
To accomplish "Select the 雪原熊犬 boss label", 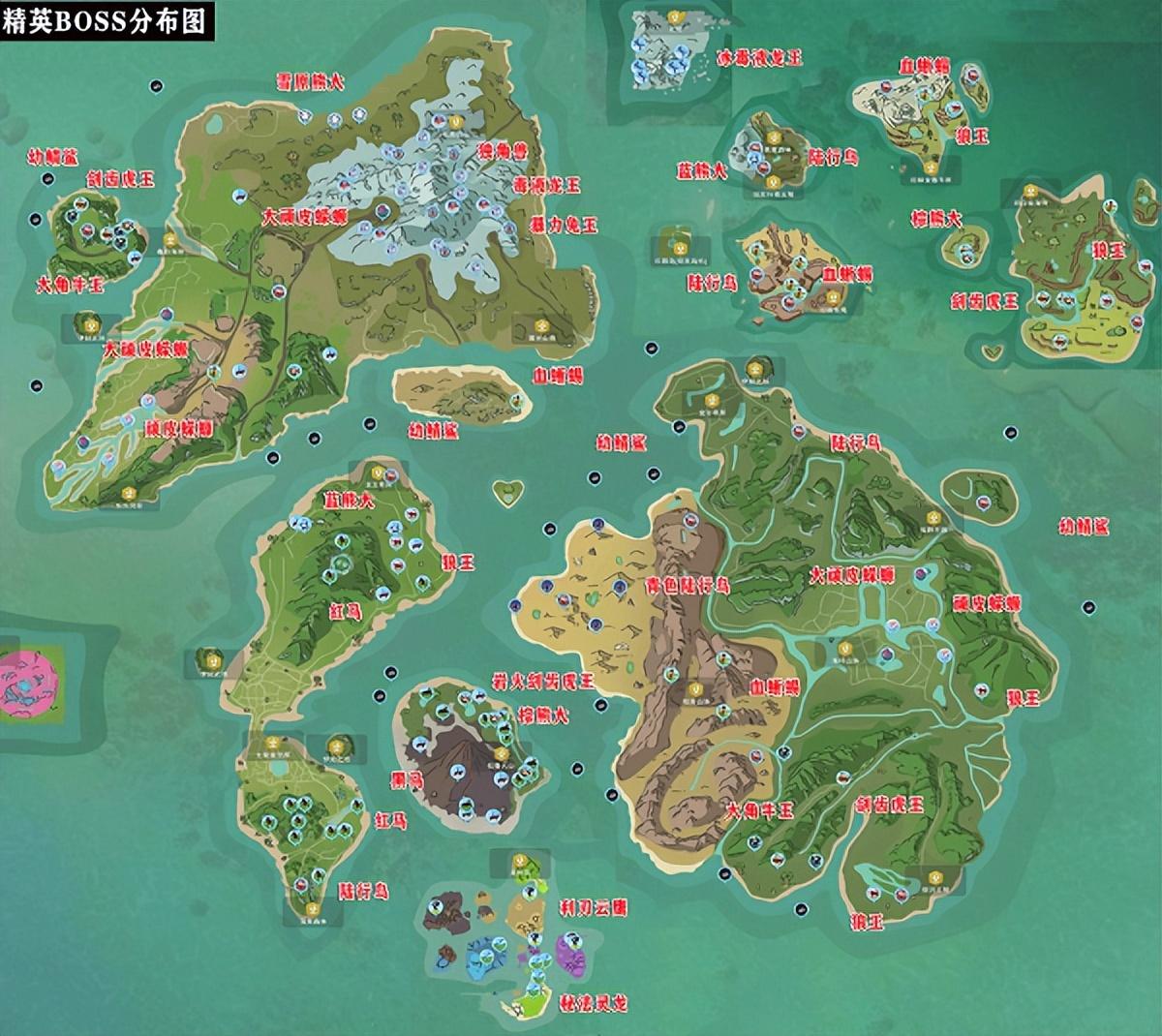I will pyautogui.click(x=310, y=82).
